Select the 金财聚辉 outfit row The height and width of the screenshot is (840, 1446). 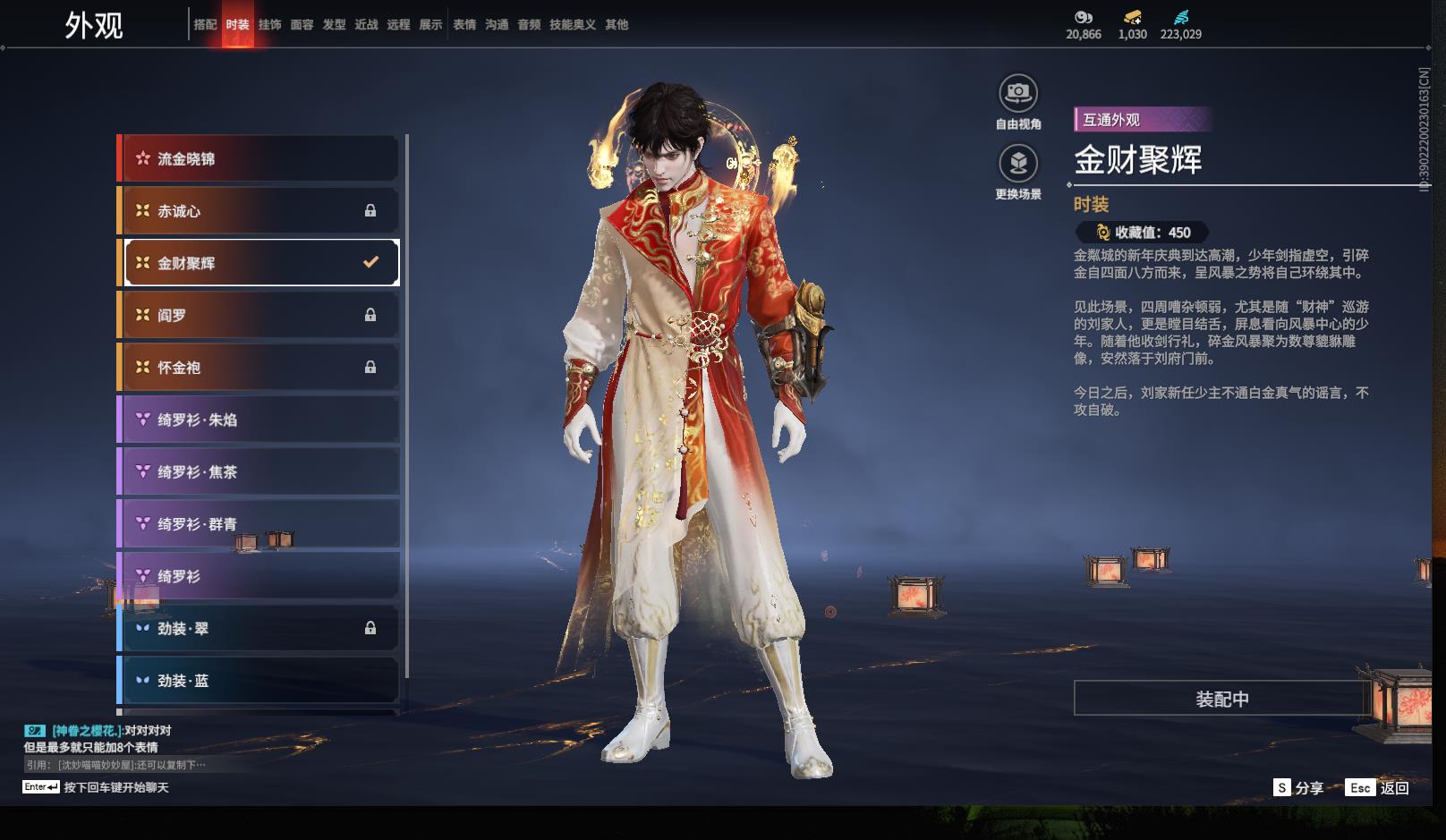coord(259,263)
